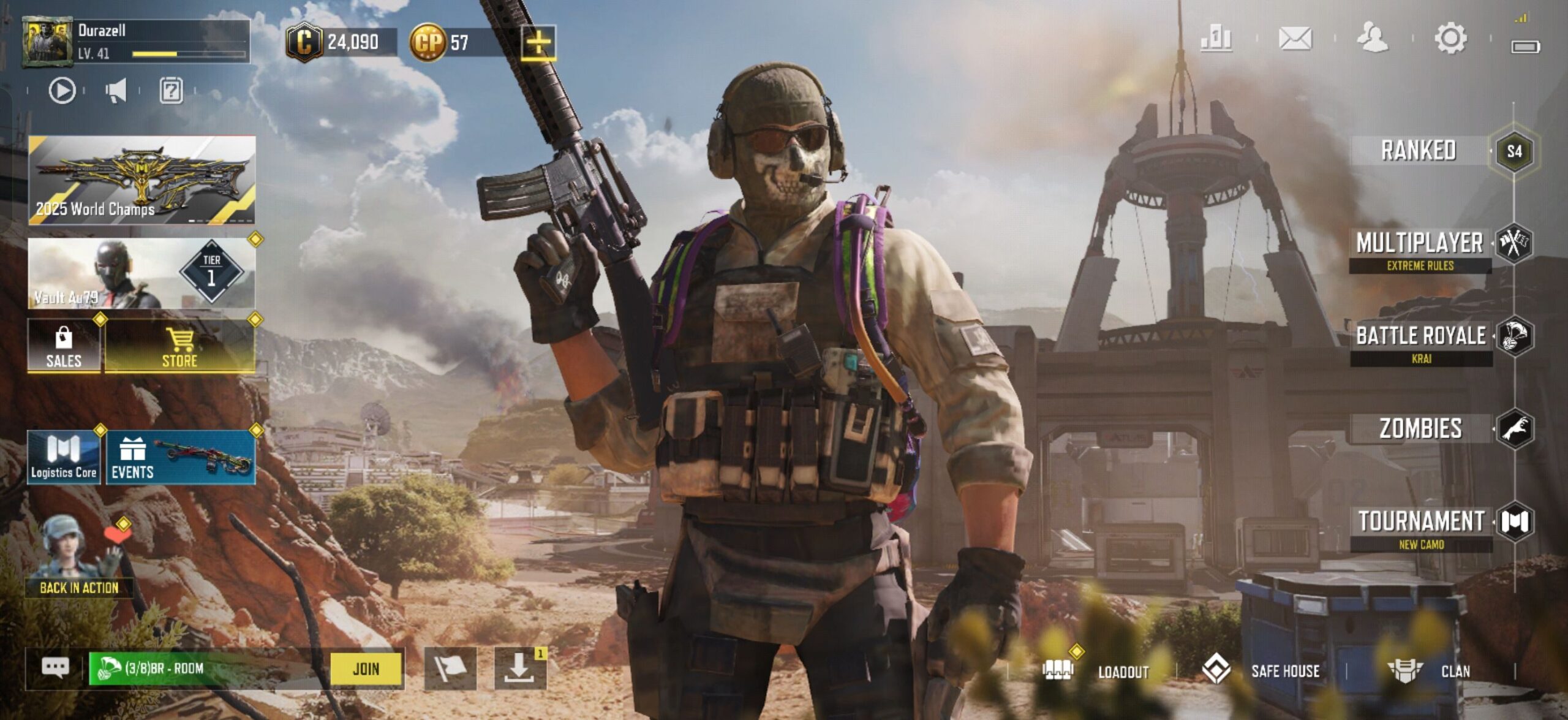Join the BR room
The image size is (1568, 720).
pyautogui.click(x=366, y=669)
